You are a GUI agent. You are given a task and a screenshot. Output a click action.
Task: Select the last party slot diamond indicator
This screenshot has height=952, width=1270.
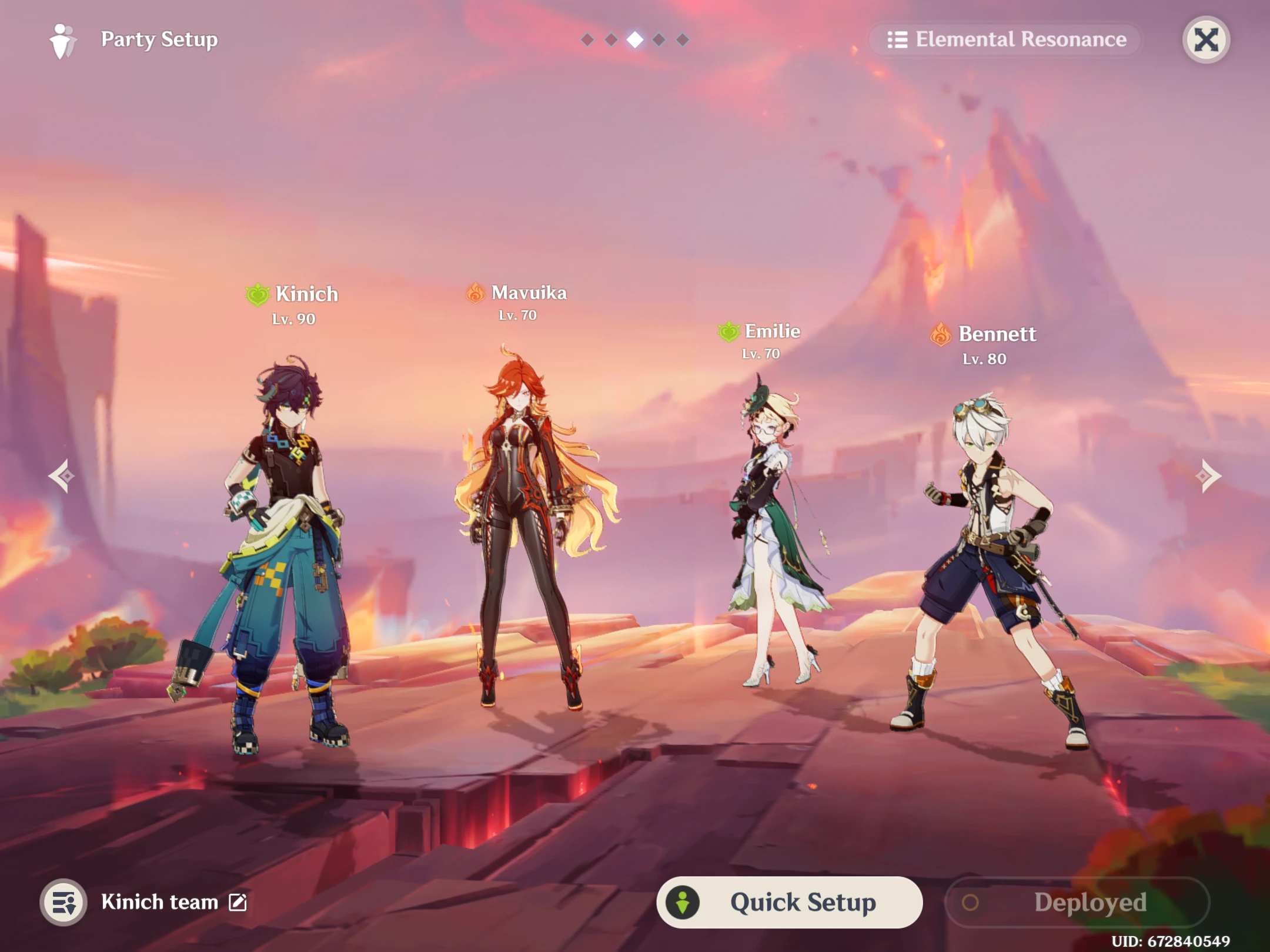tap(684, 39)
